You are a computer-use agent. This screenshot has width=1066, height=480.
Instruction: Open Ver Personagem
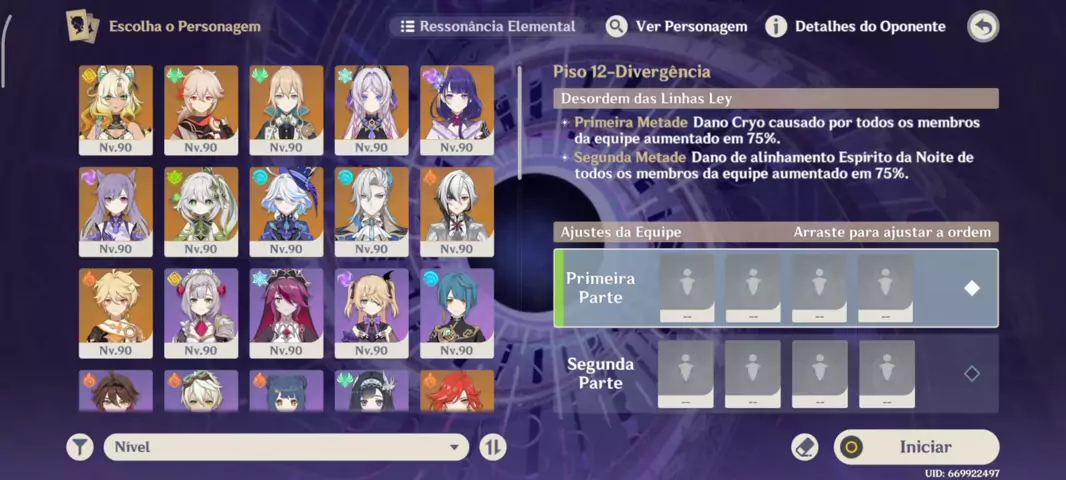(677, 27)
